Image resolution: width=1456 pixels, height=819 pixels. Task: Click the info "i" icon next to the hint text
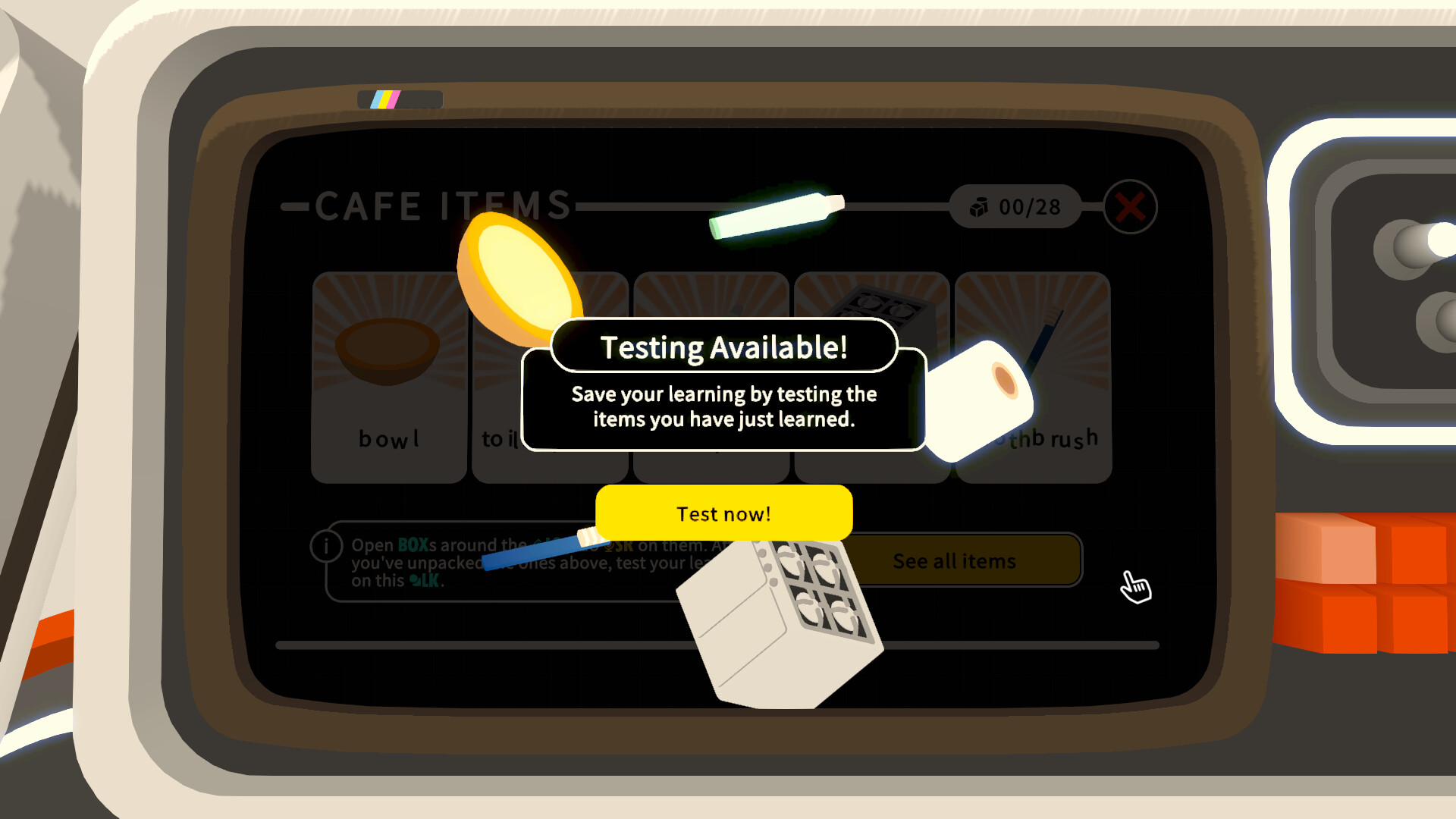click(x=326, y=544)
